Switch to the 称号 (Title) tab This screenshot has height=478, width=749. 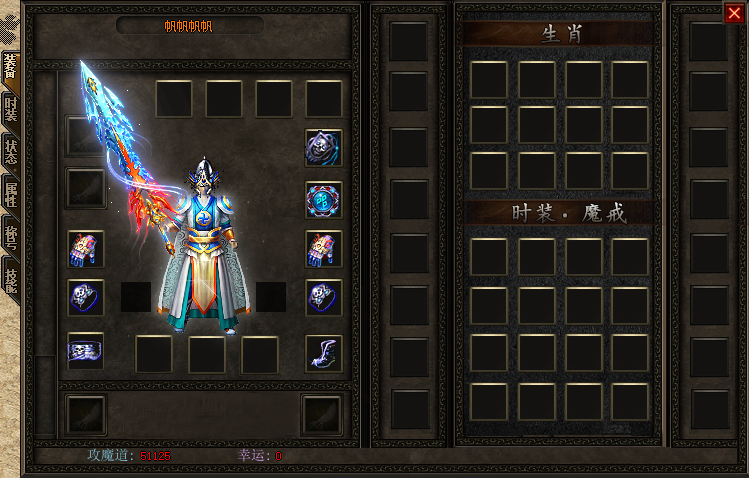click(x=10, y=238)
